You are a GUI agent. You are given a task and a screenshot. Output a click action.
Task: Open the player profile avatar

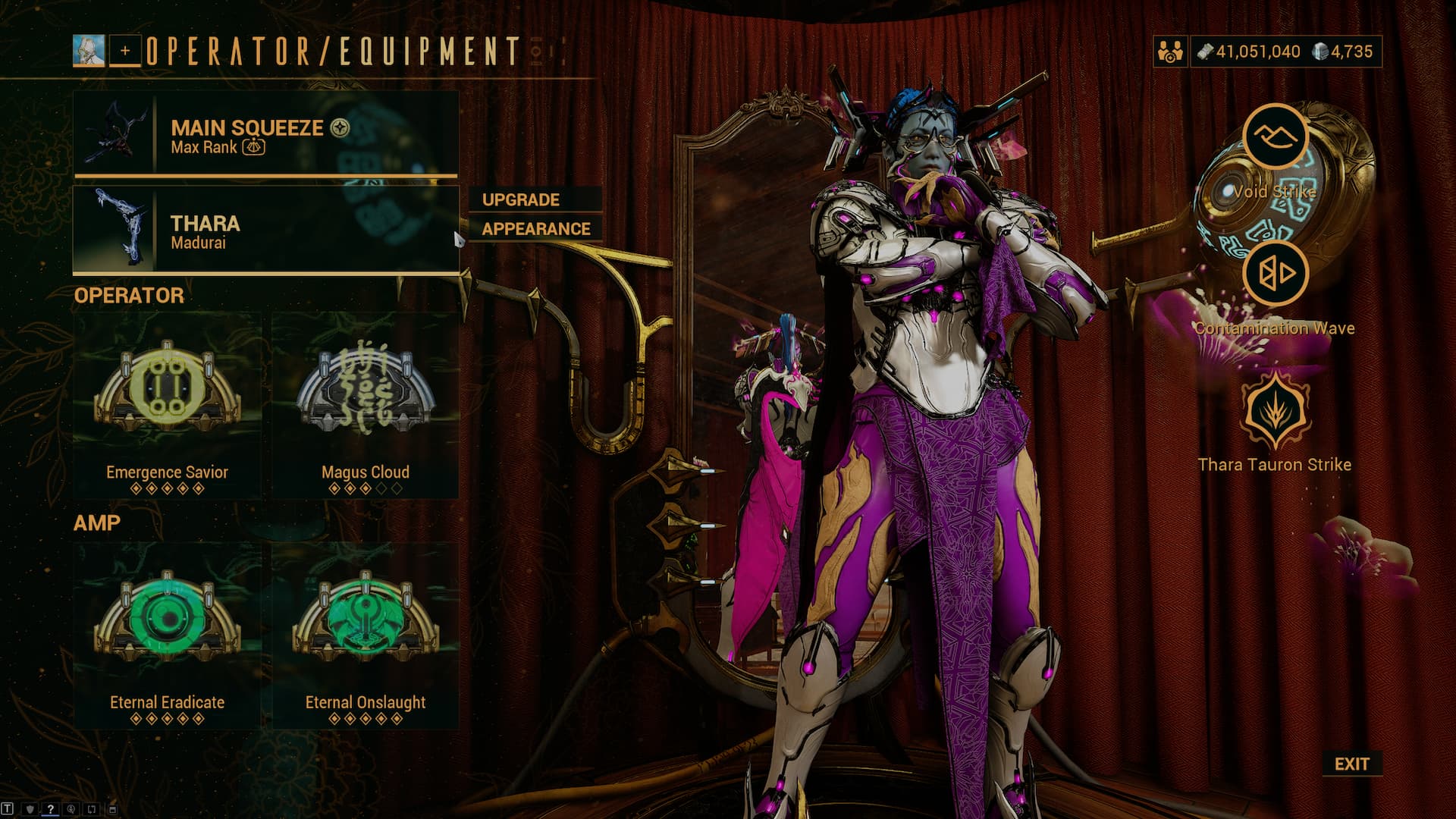pos(89,51)
